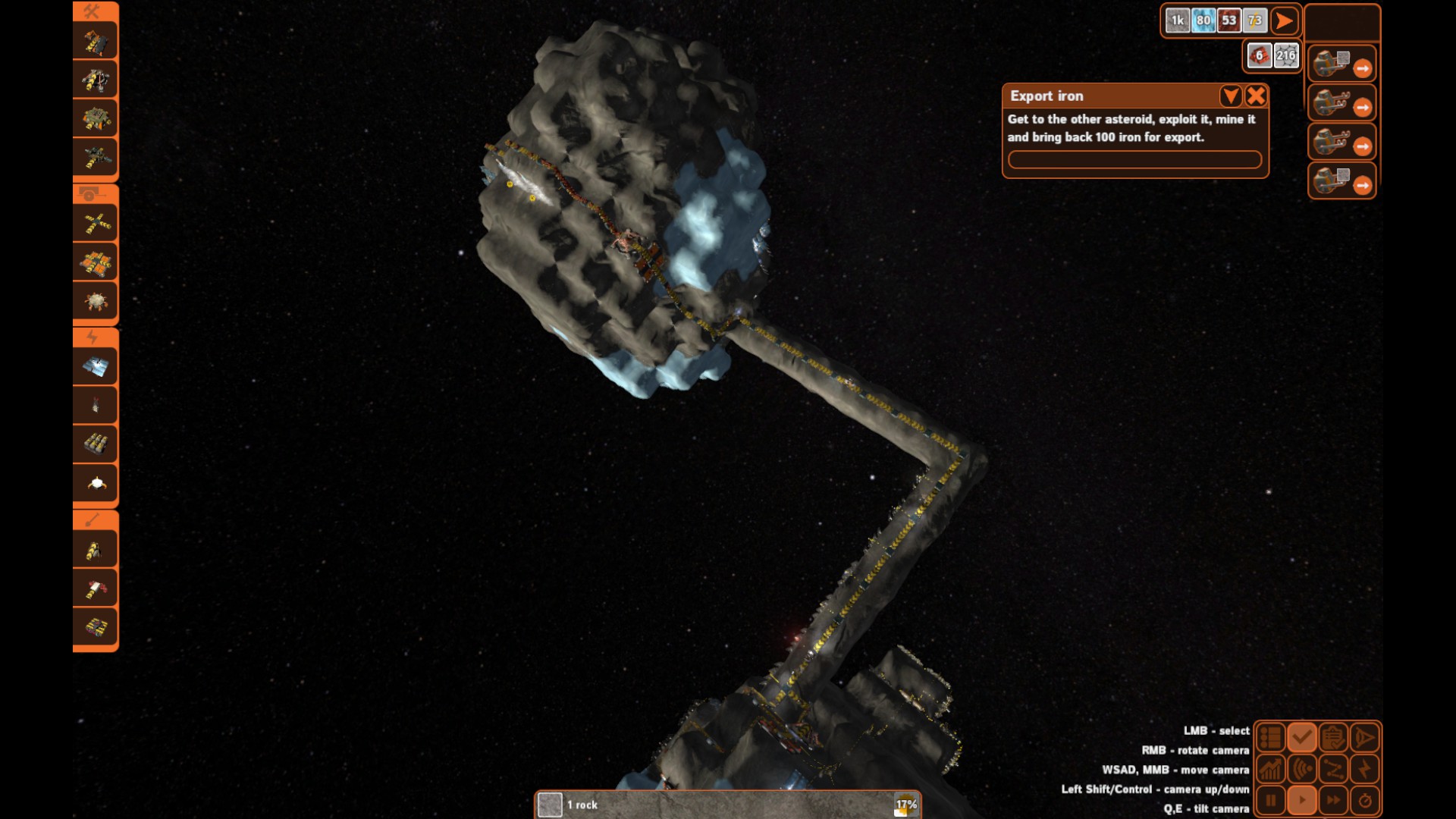Toggle the connected nodes route overlay
The image size is (1456, 819).
tap(1333, 769)
